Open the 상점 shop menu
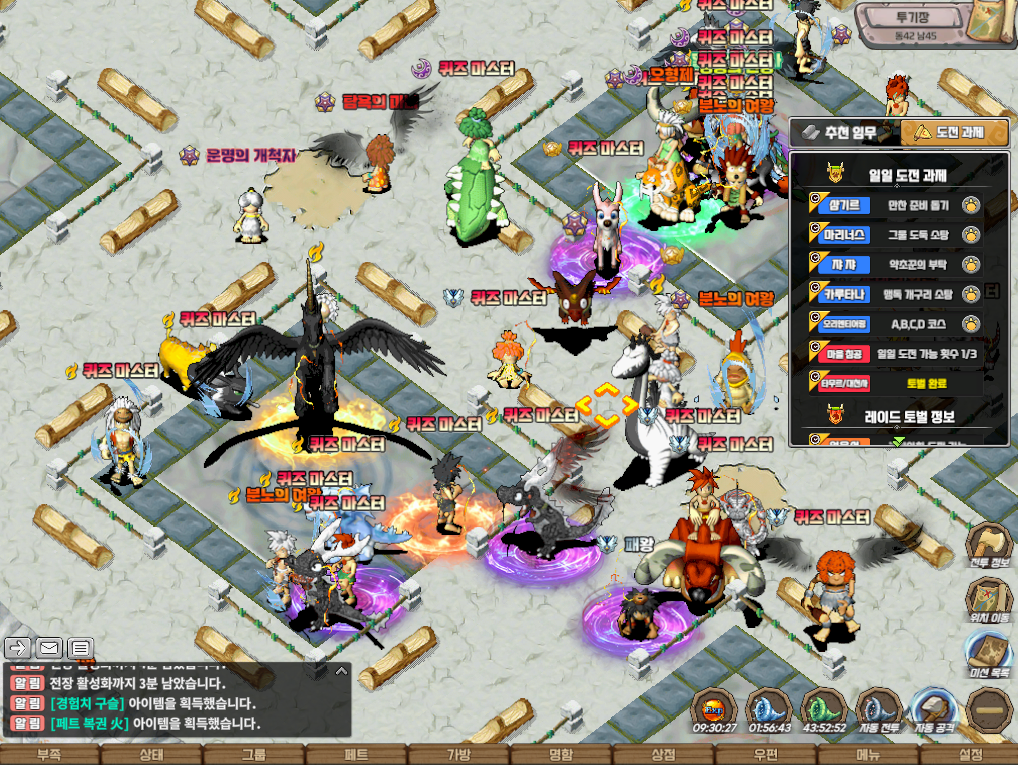Screen dimensions: 1018x765 pos(662,755)
